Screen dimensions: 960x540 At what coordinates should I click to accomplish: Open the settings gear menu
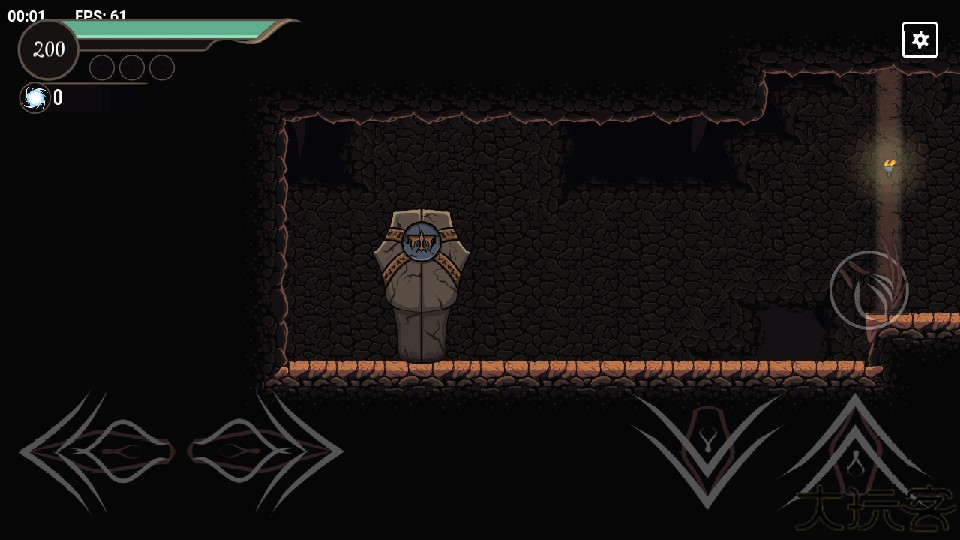coord(920,40)
